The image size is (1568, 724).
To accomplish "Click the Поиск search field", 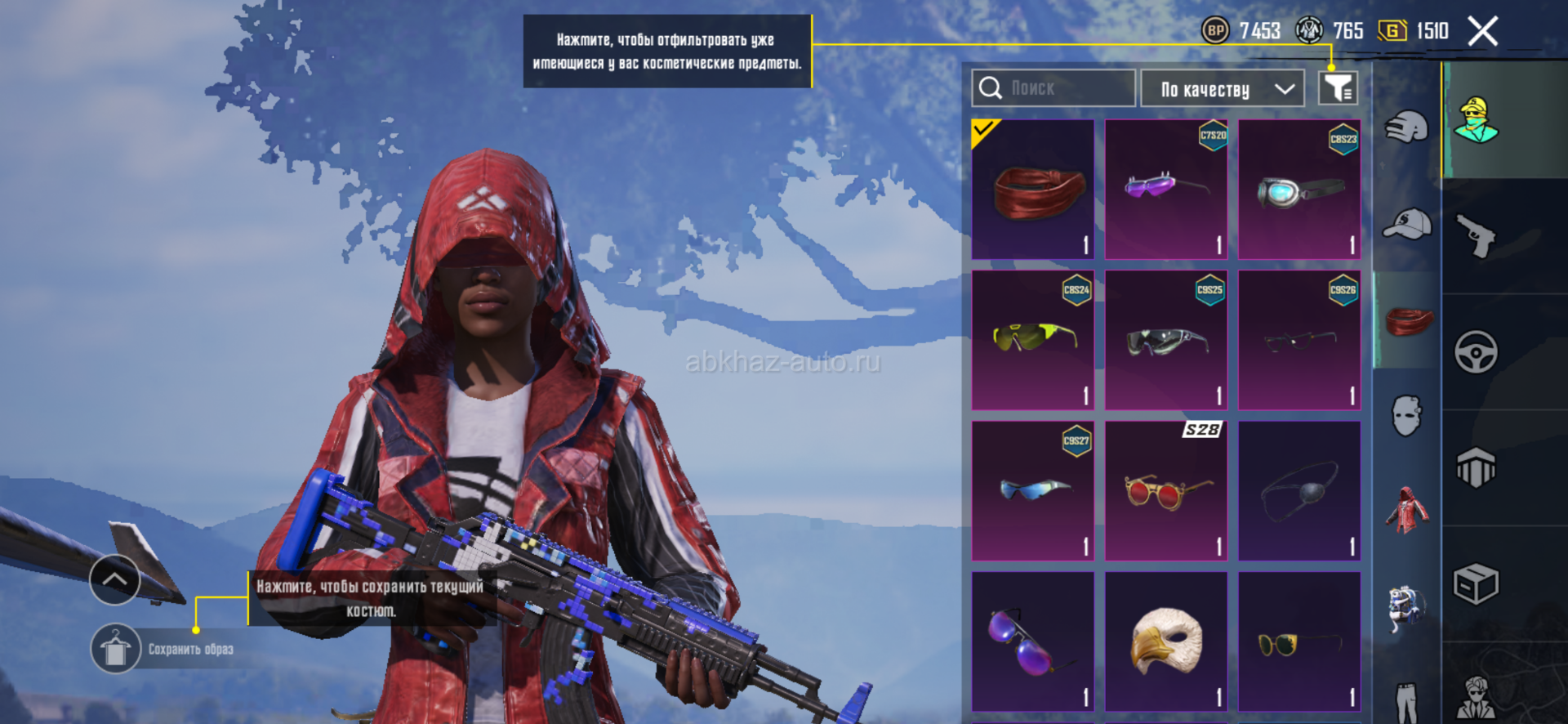I will [x=1053, y=88].
